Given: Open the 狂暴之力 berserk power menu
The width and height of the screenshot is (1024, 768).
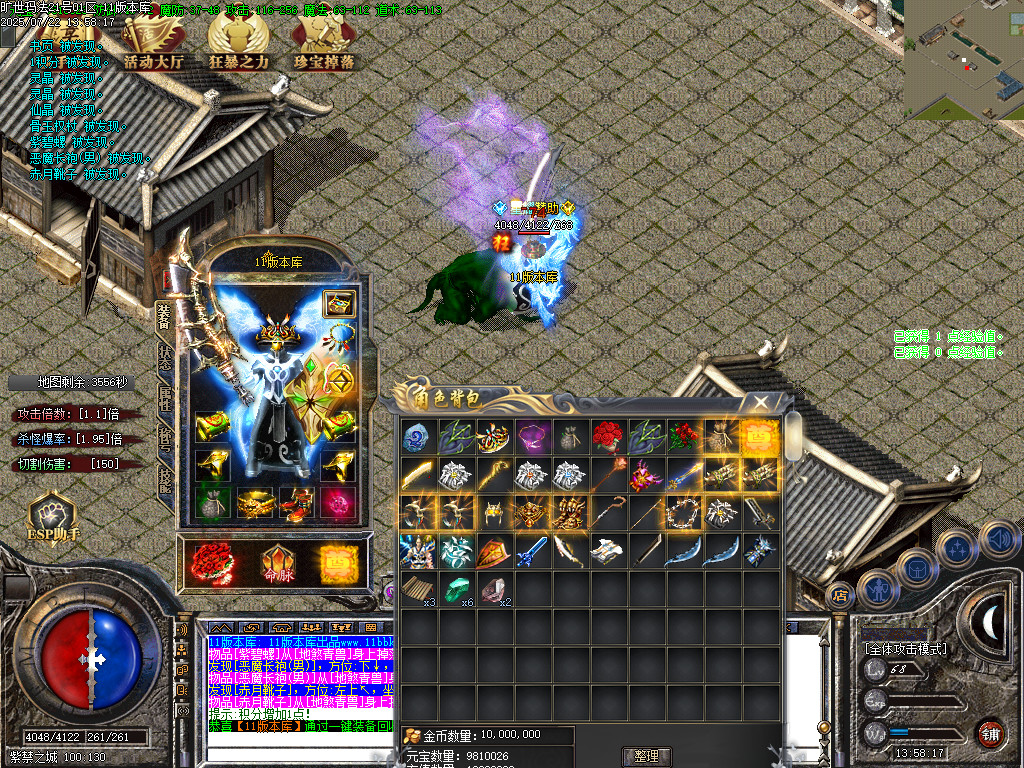Looking at the screenshot, I should tap(238, 46).
